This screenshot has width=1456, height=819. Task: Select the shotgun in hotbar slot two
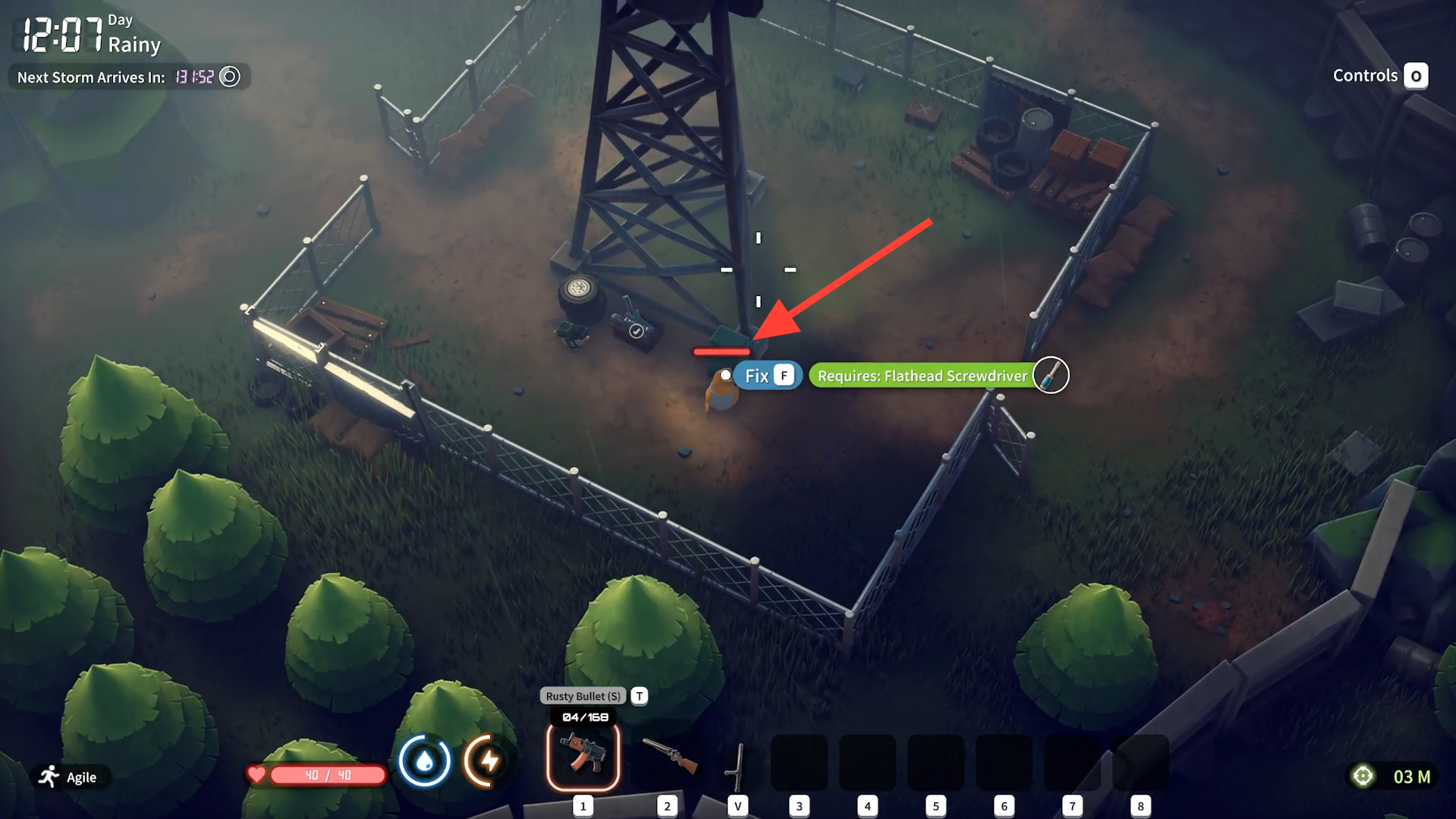click(668, 756)
